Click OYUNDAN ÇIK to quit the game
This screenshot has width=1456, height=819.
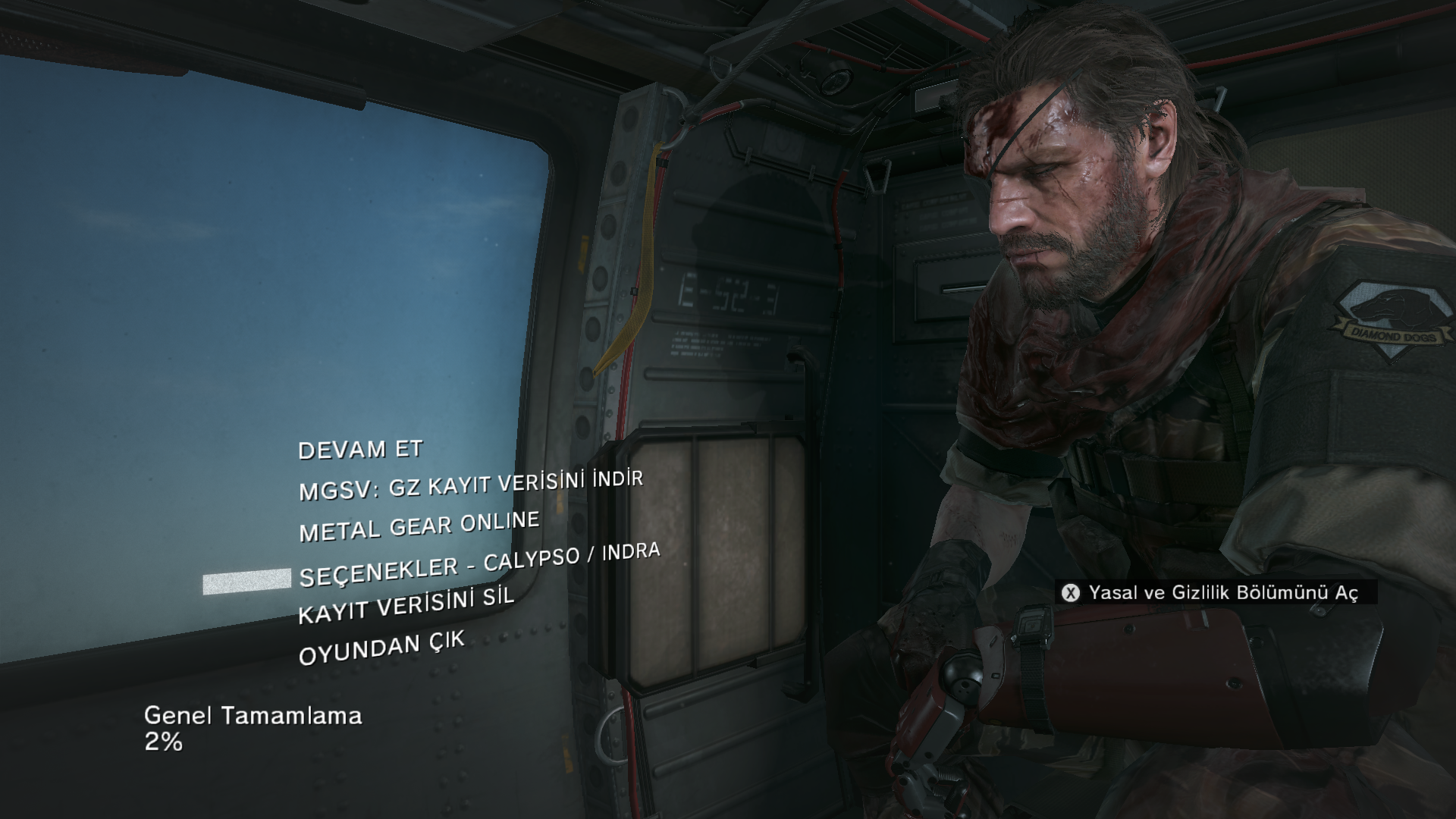[381, 649]
